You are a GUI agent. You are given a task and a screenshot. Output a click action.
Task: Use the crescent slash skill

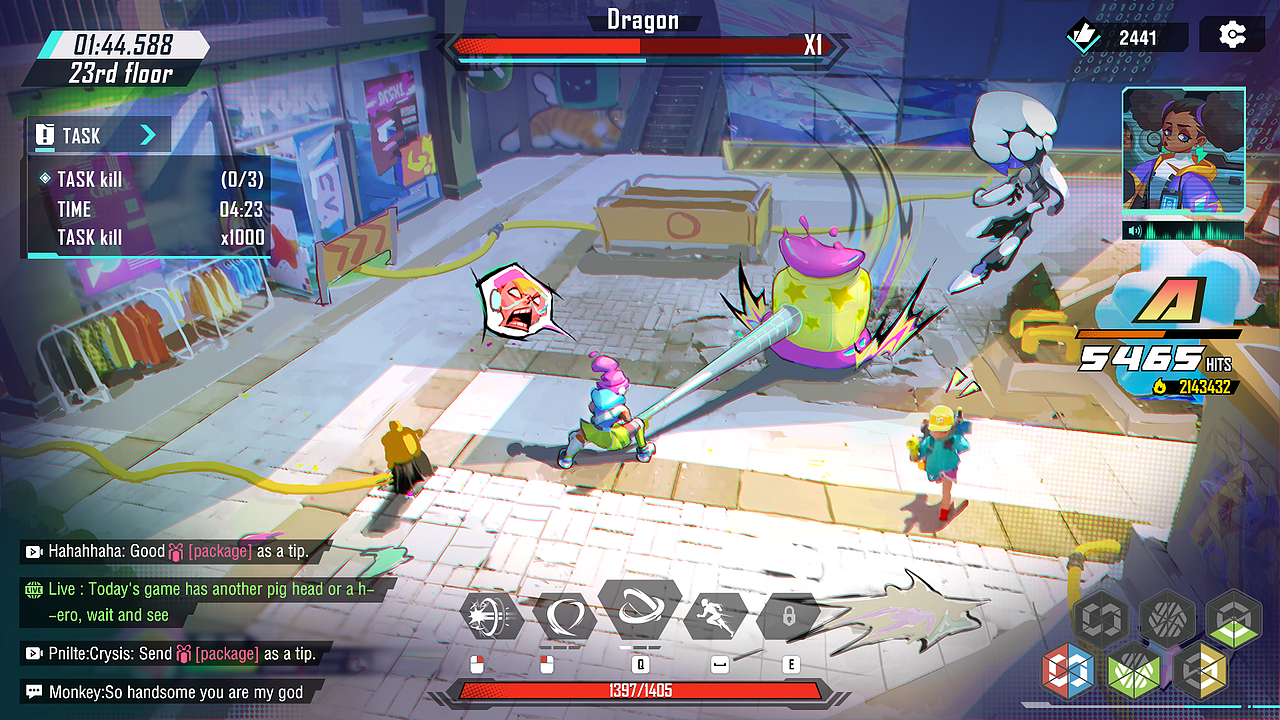click(564, 615)
